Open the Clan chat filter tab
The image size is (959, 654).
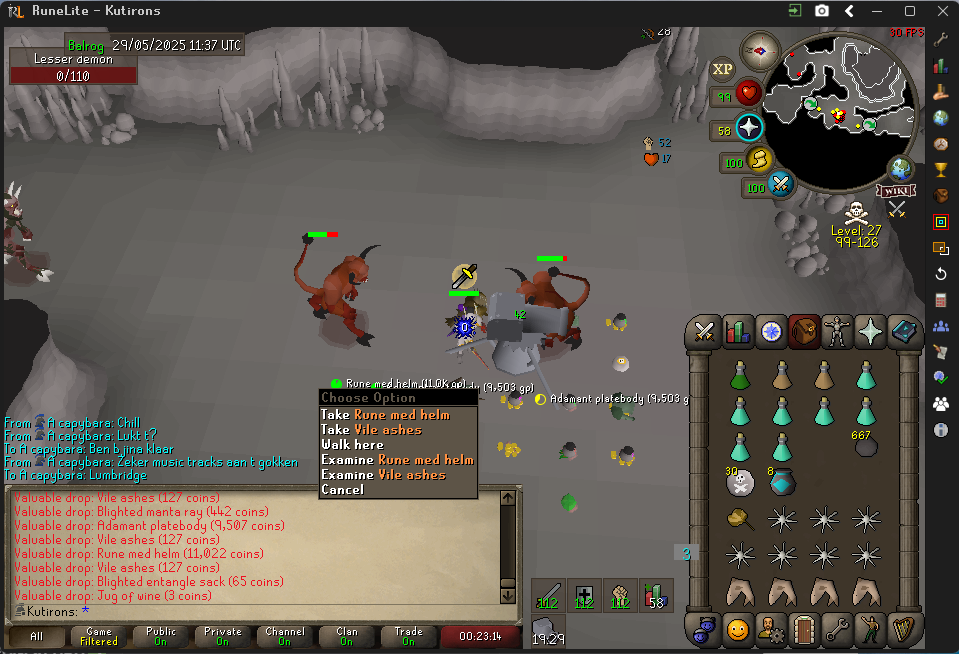pyautogui.click(x=346, y=636)
